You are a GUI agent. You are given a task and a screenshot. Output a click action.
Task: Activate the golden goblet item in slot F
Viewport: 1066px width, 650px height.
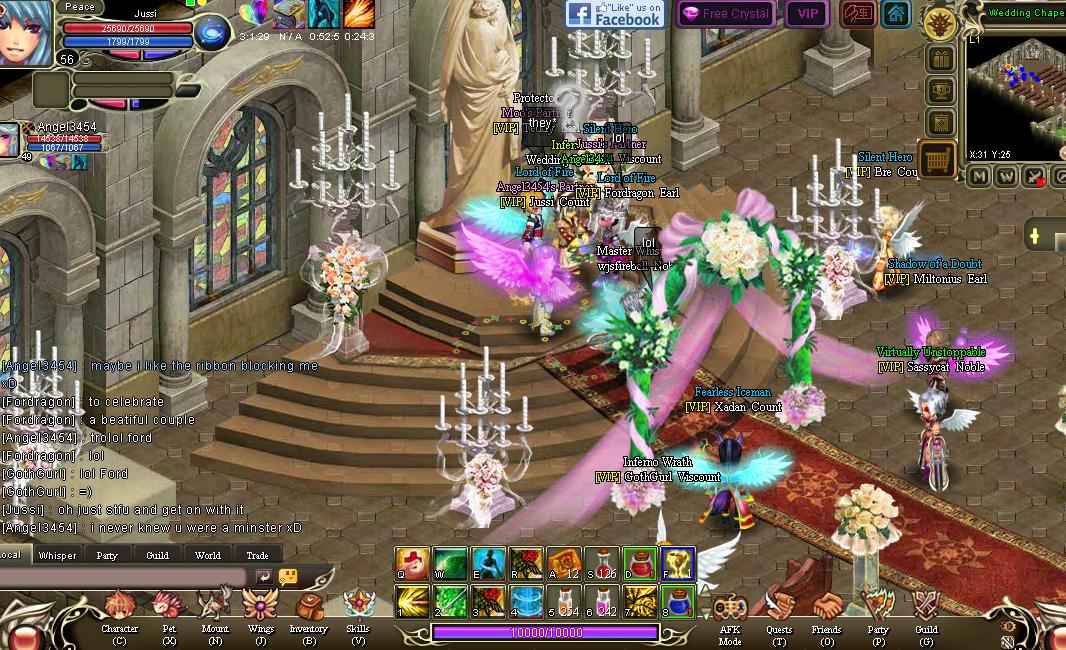(x=678, y=564)
